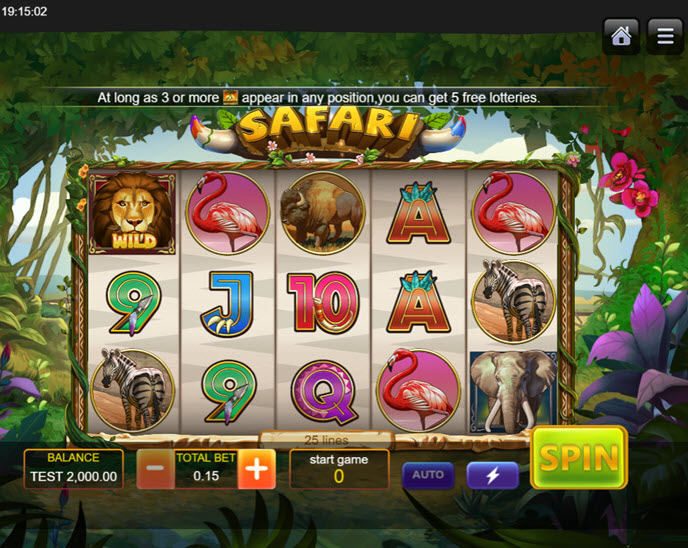
Task: Activate the lightning bolt turbo button
Action: tap(493, 475)
